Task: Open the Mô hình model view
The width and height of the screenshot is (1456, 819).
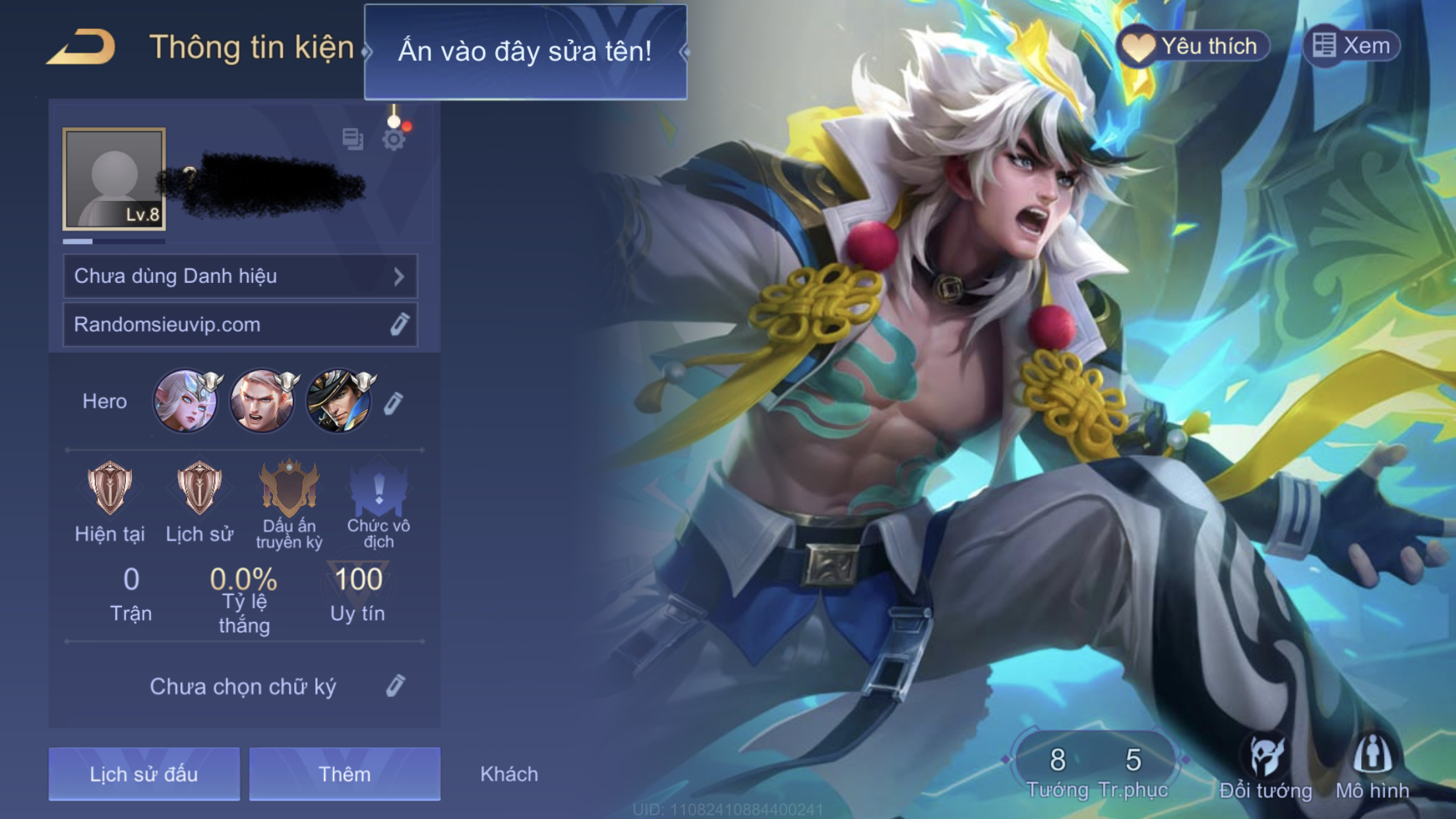Action: coord(1372,768)
